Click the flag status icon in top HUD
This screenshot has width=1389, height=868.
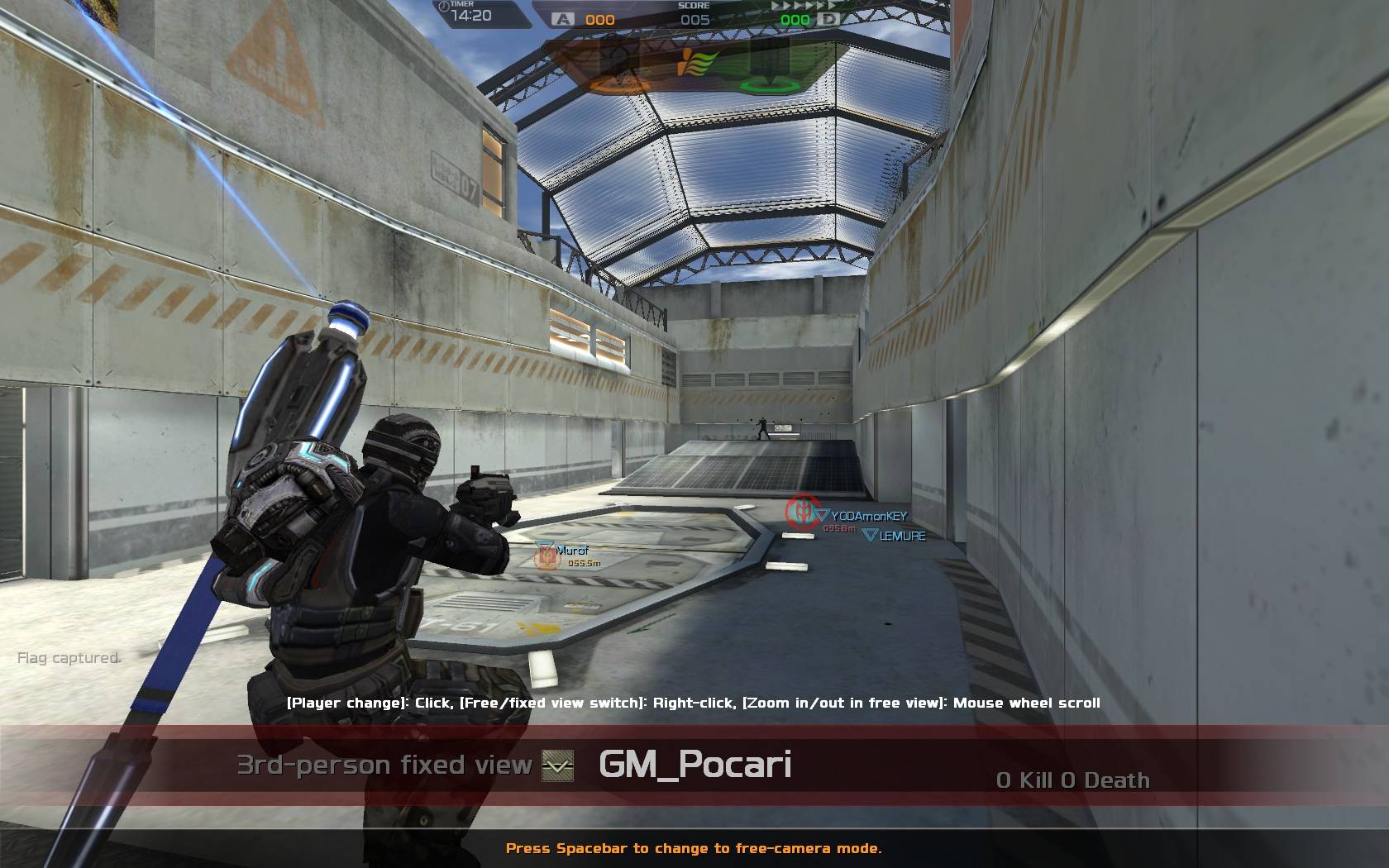coord(698,63)
